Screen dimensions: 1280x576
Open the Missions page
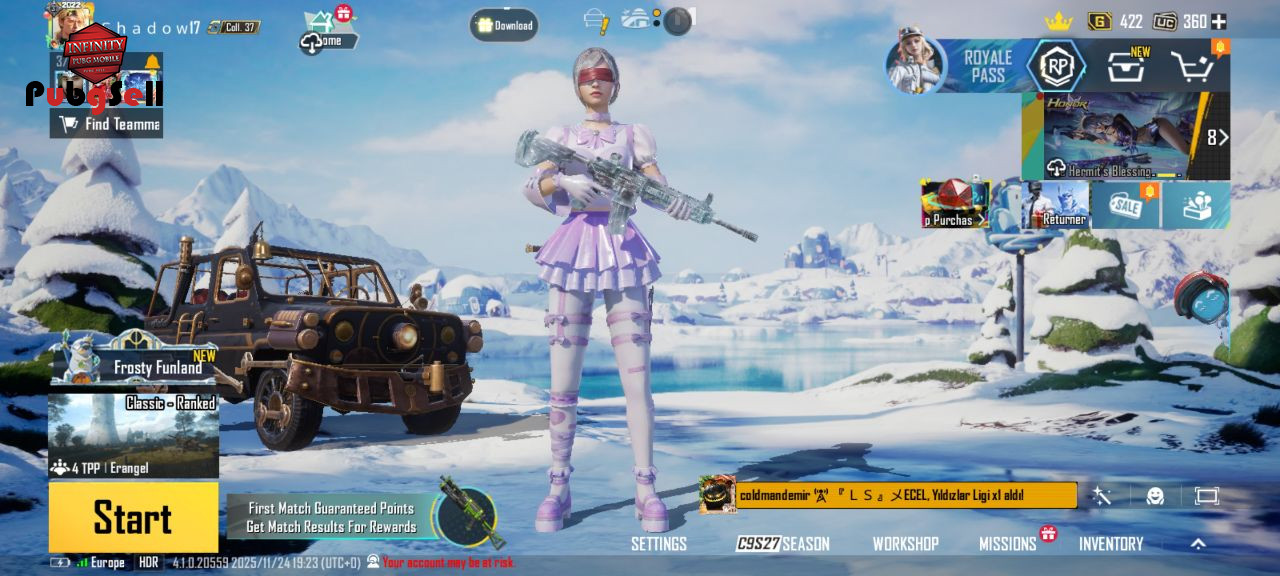(x=1007, y=544)
